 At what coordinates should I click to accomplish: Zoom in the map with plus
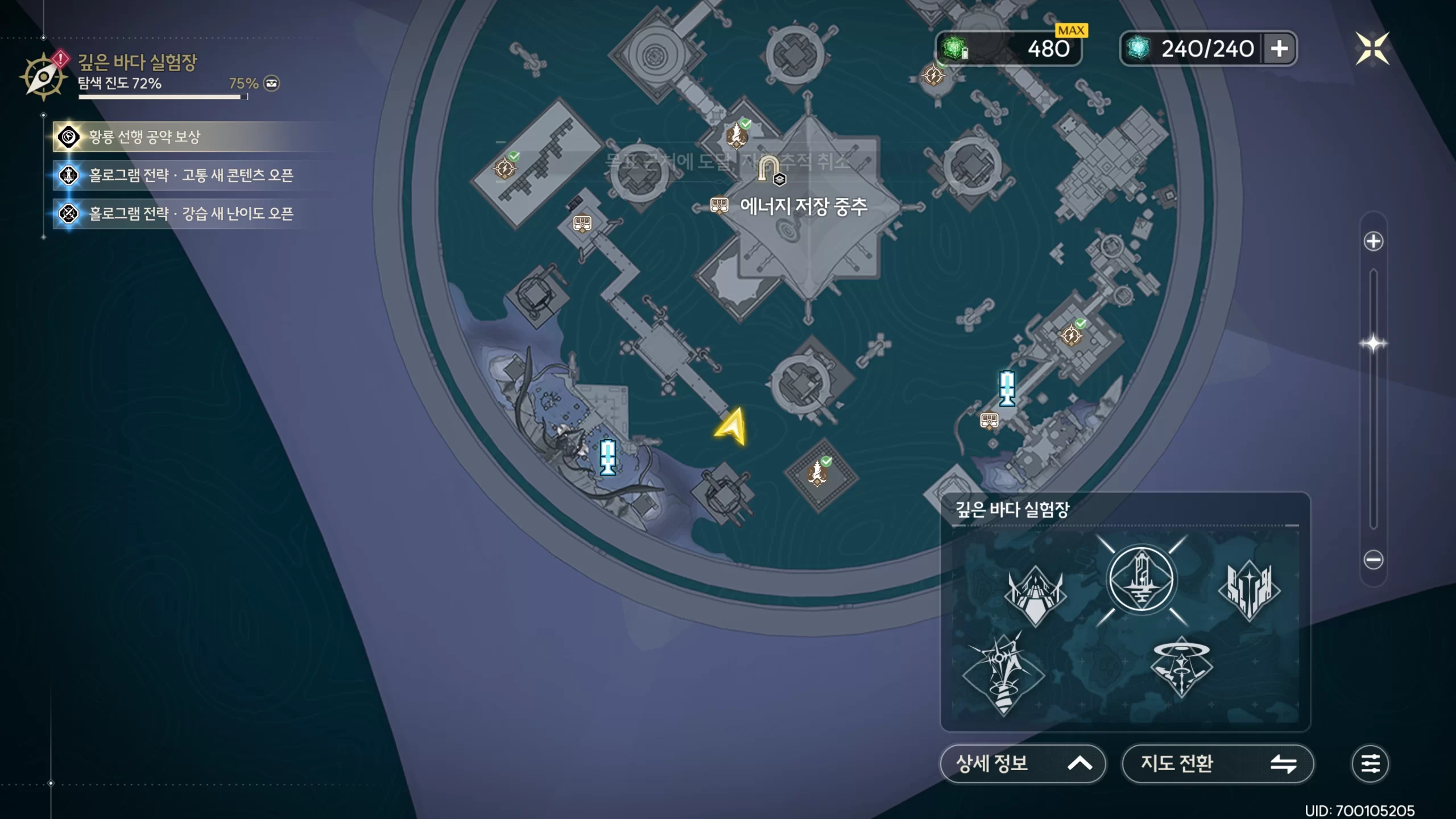1373,242
